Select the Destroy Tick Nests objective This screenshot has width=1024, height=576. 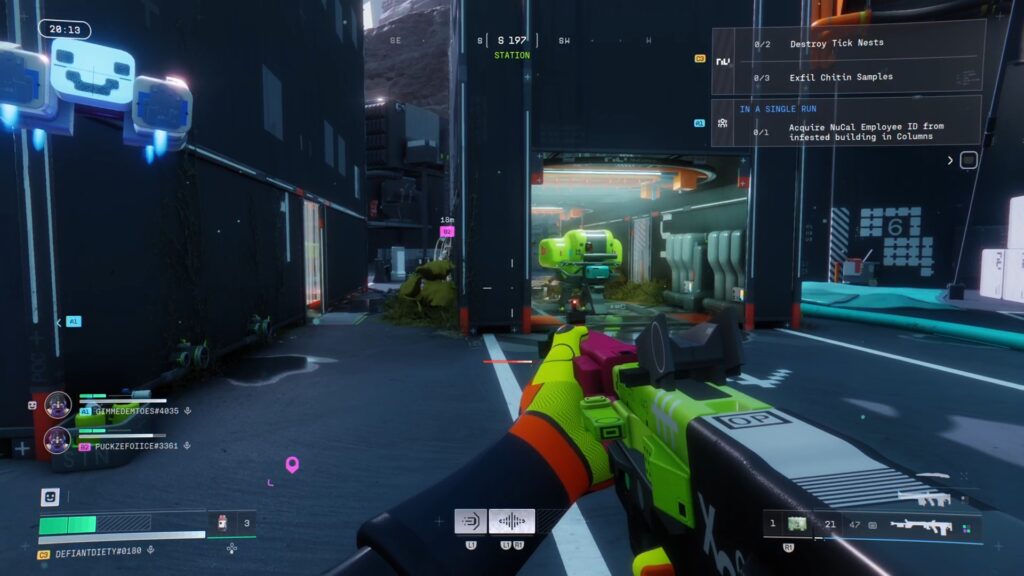pos(836,44)
